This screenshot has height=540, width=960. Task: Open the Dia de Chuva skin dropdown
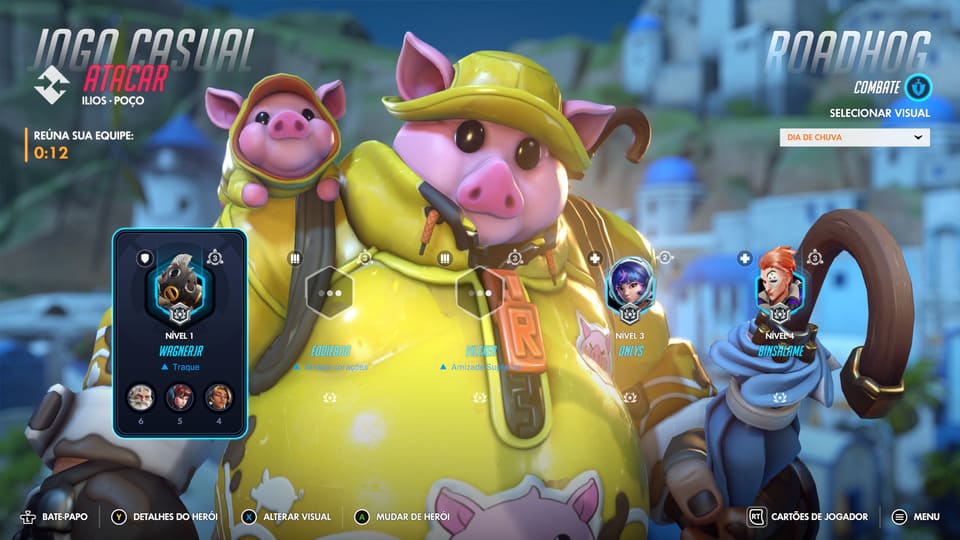coord(855,138)
